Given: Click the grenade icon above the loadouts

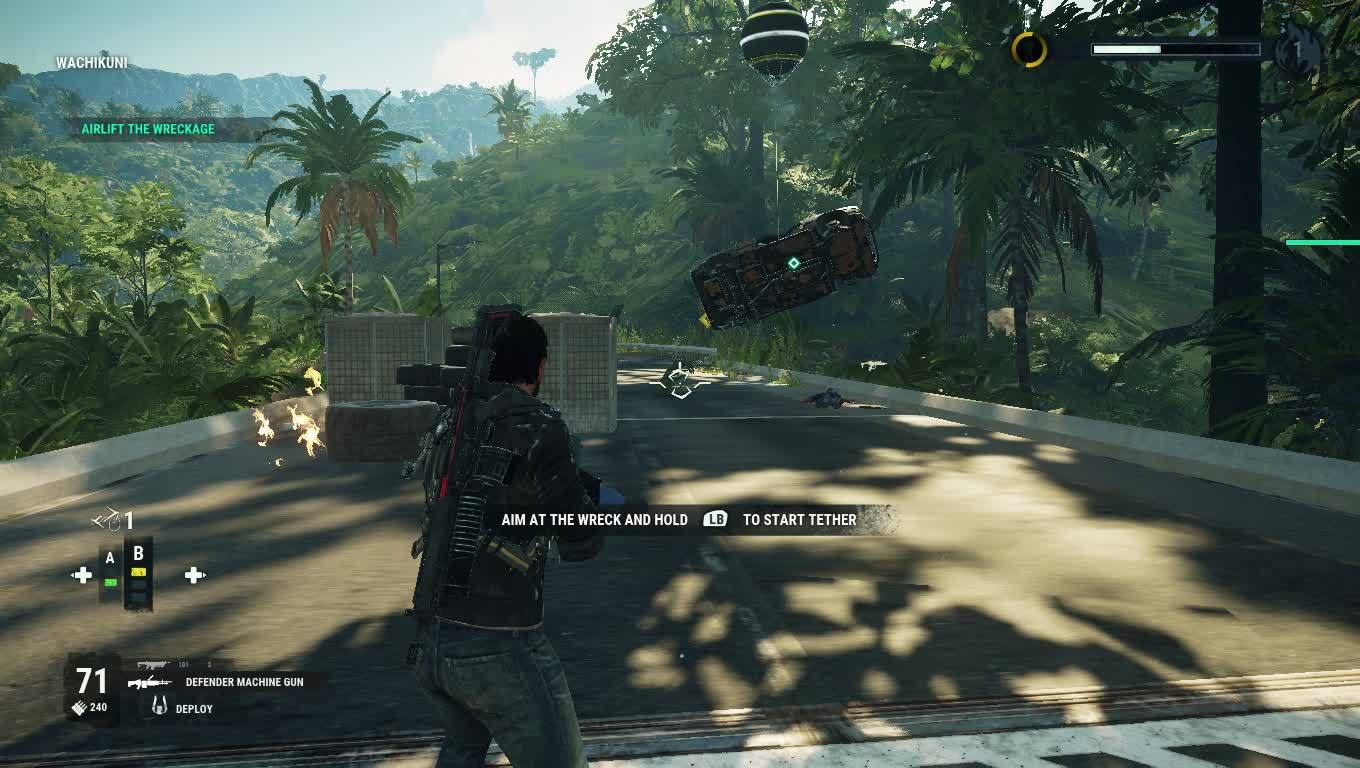Looking at the screenshot, I should click(108, 520).
